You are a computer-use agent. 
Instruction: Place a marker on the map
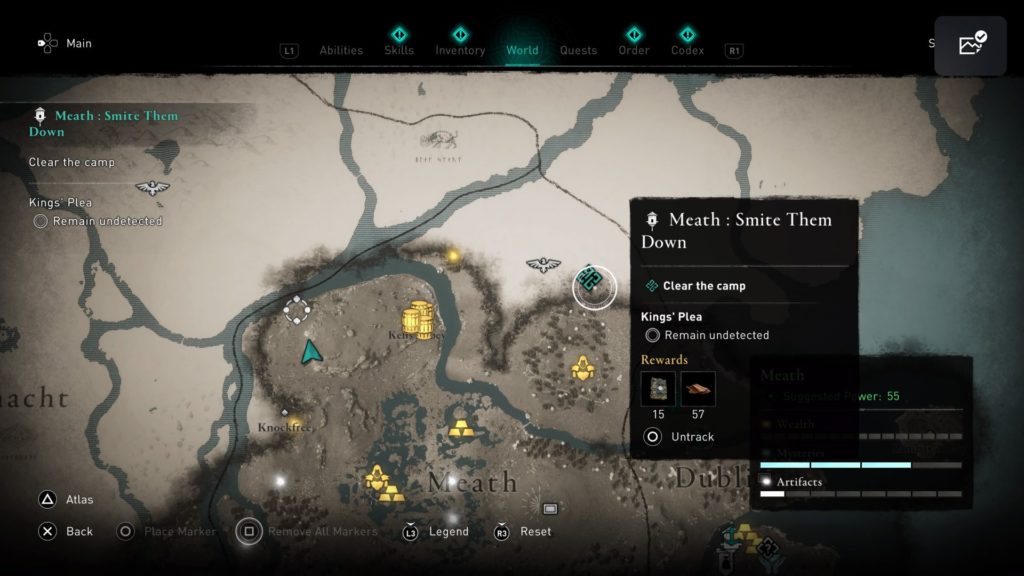[168, 531]
